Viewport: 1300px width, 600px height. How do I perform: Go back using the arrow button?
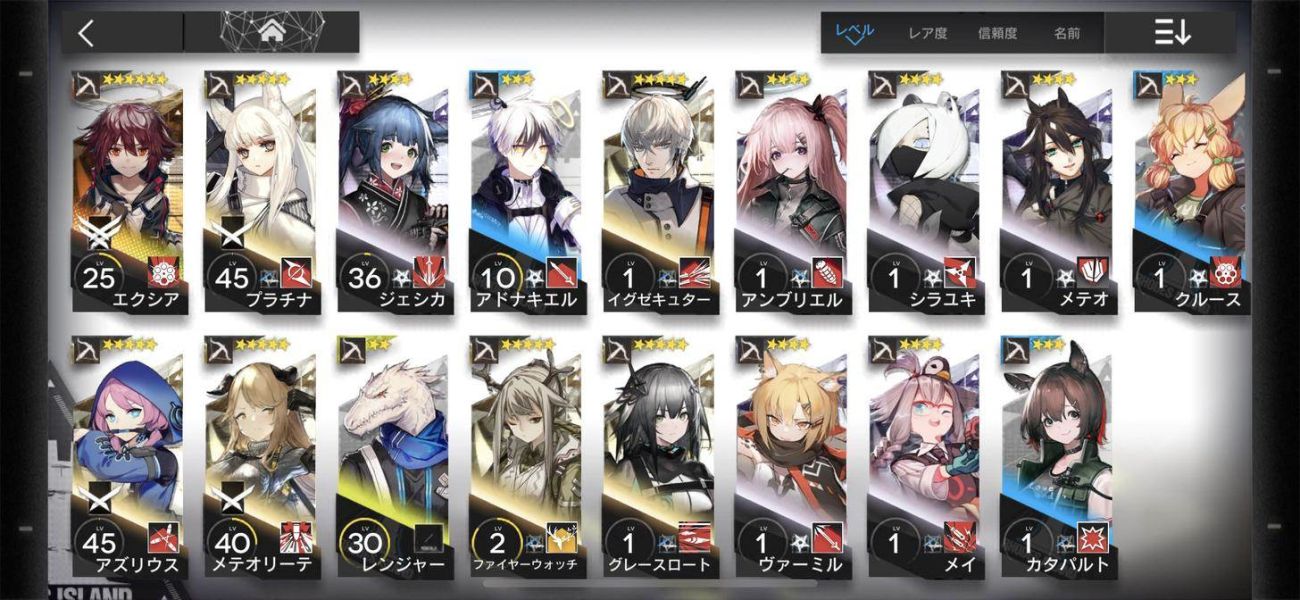click(x=87, y=32)
